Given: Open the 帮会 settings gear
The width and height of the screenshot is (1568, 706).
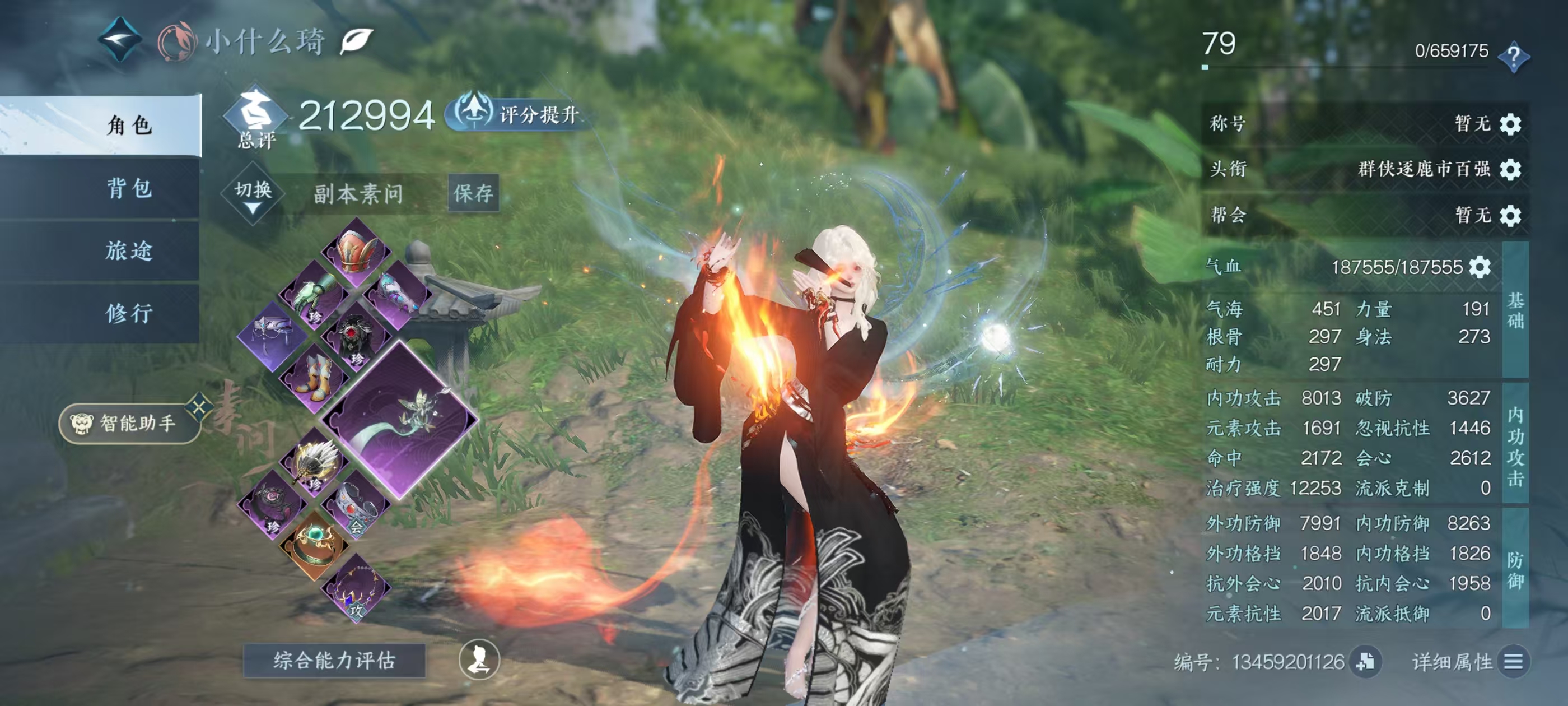Looking at the screenshot, I should (x=1510, y=216).
